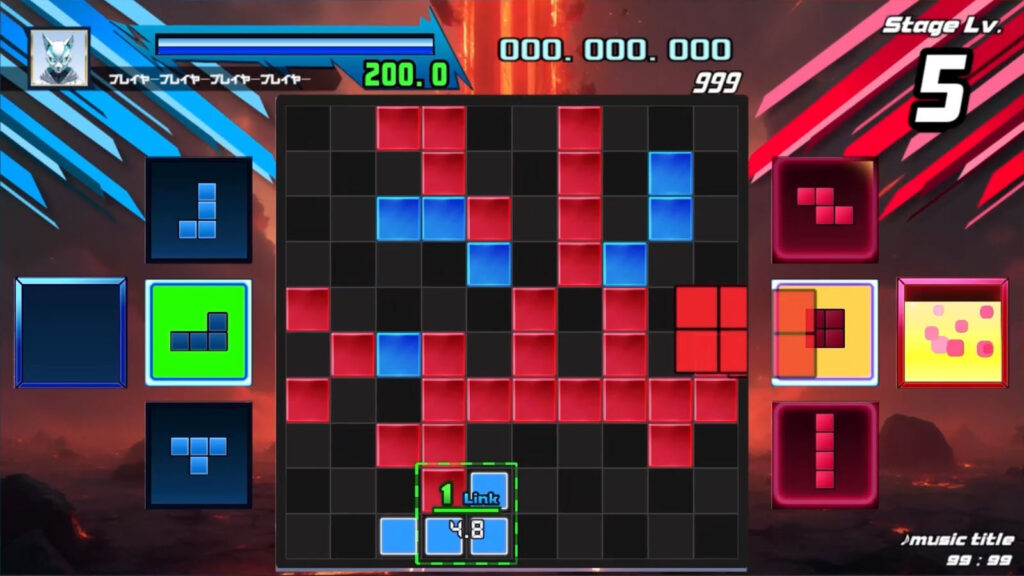Click the empty blue hold slot
The image size is (1024, 576).
coord(70,333)
